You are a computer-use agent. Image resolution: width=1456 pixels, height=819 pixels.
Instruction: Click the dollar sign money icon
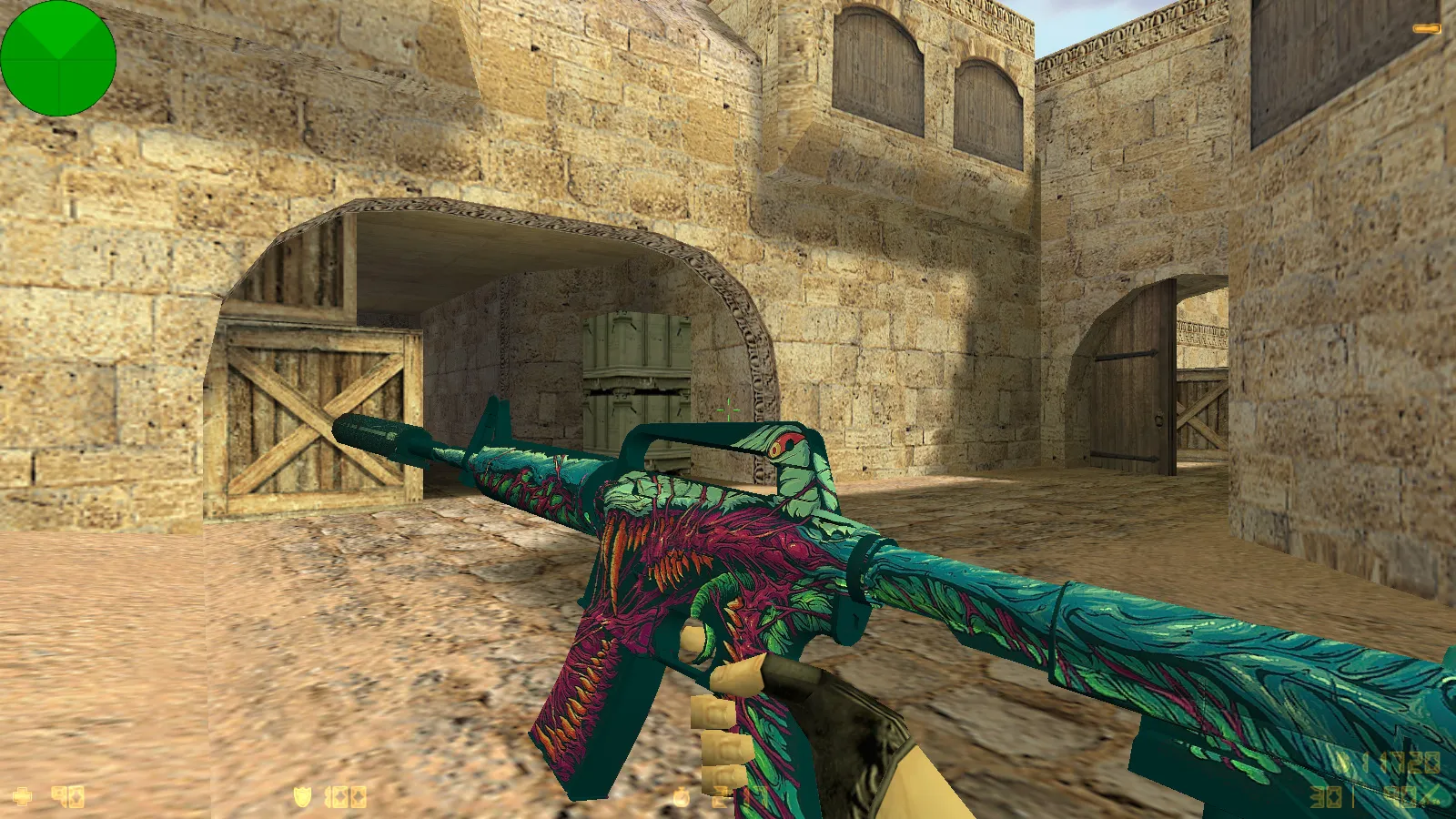tap(1344, 763)
